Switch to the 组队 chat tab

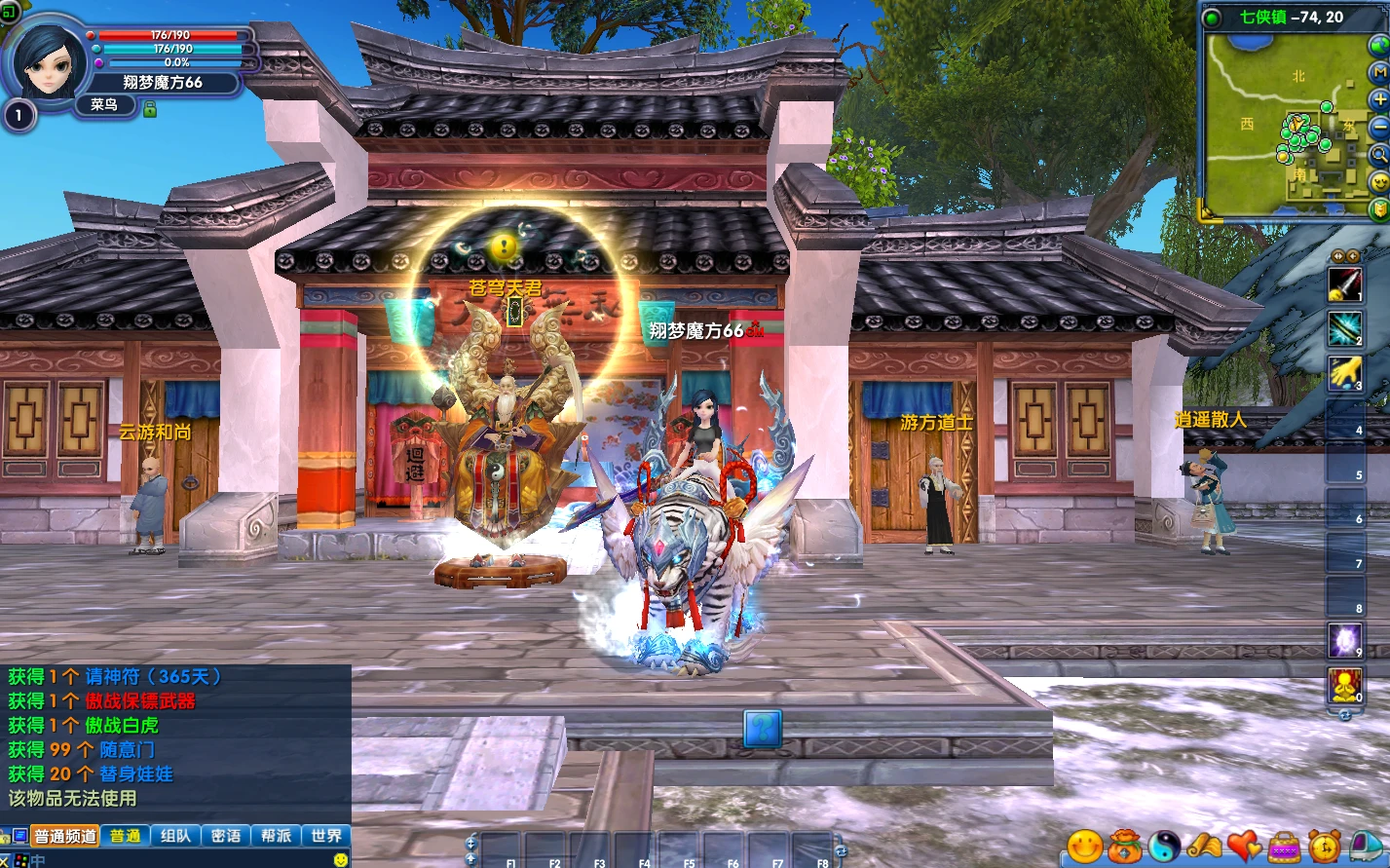175,834
